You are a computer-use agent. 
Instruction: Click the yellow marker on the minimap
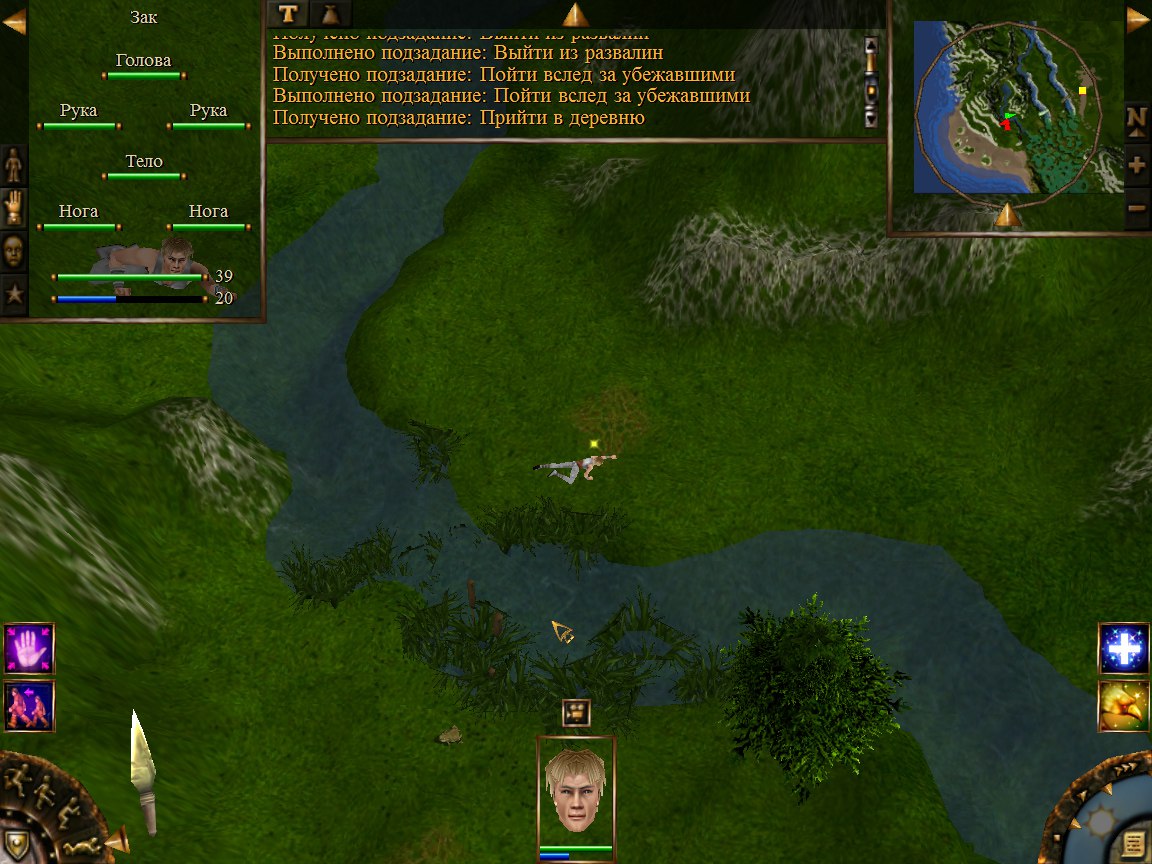pos(1082,91)
